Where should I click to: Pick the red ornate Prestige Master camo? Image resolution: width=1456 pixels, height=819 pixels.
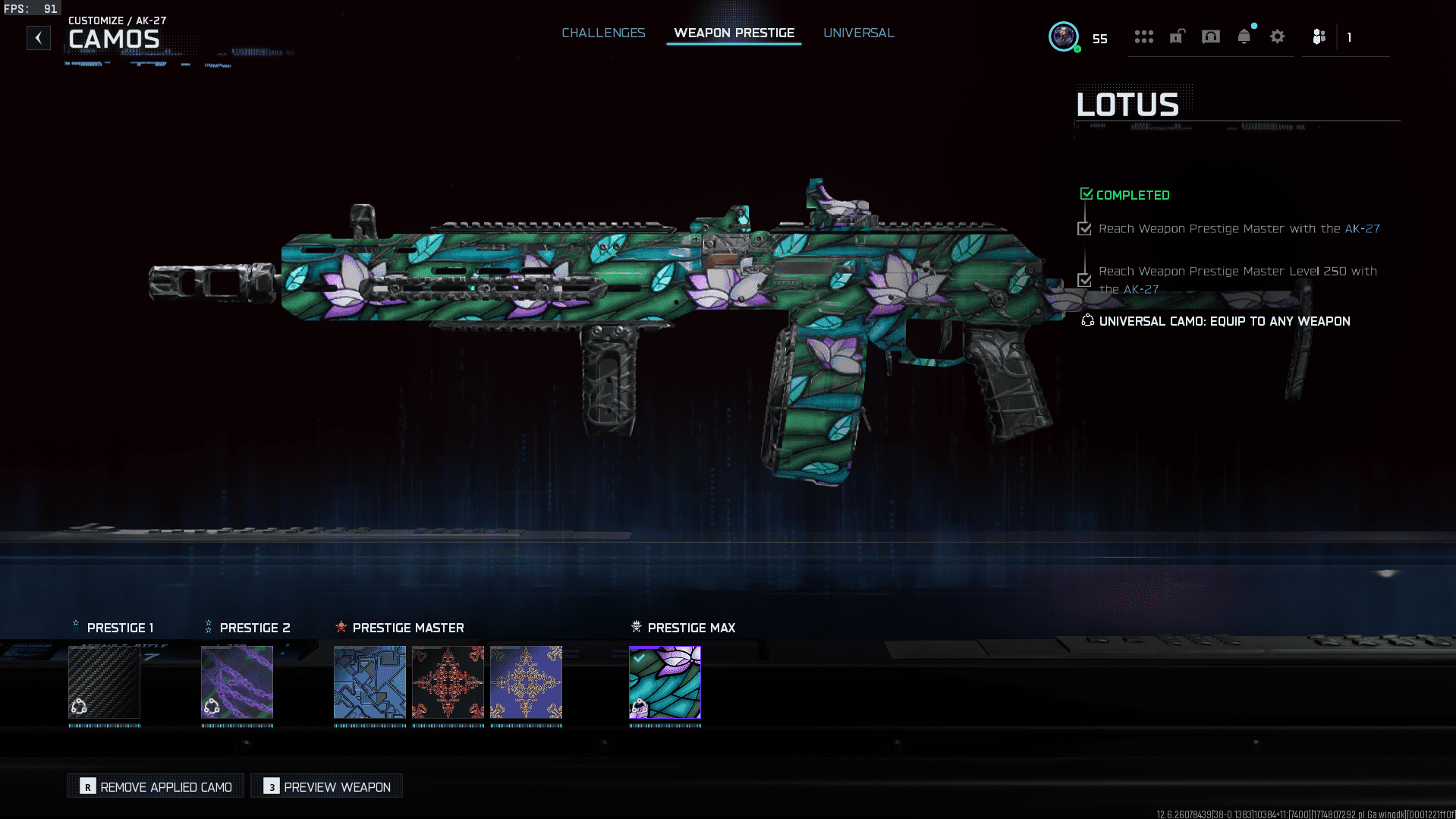click(x=448, y=682)
